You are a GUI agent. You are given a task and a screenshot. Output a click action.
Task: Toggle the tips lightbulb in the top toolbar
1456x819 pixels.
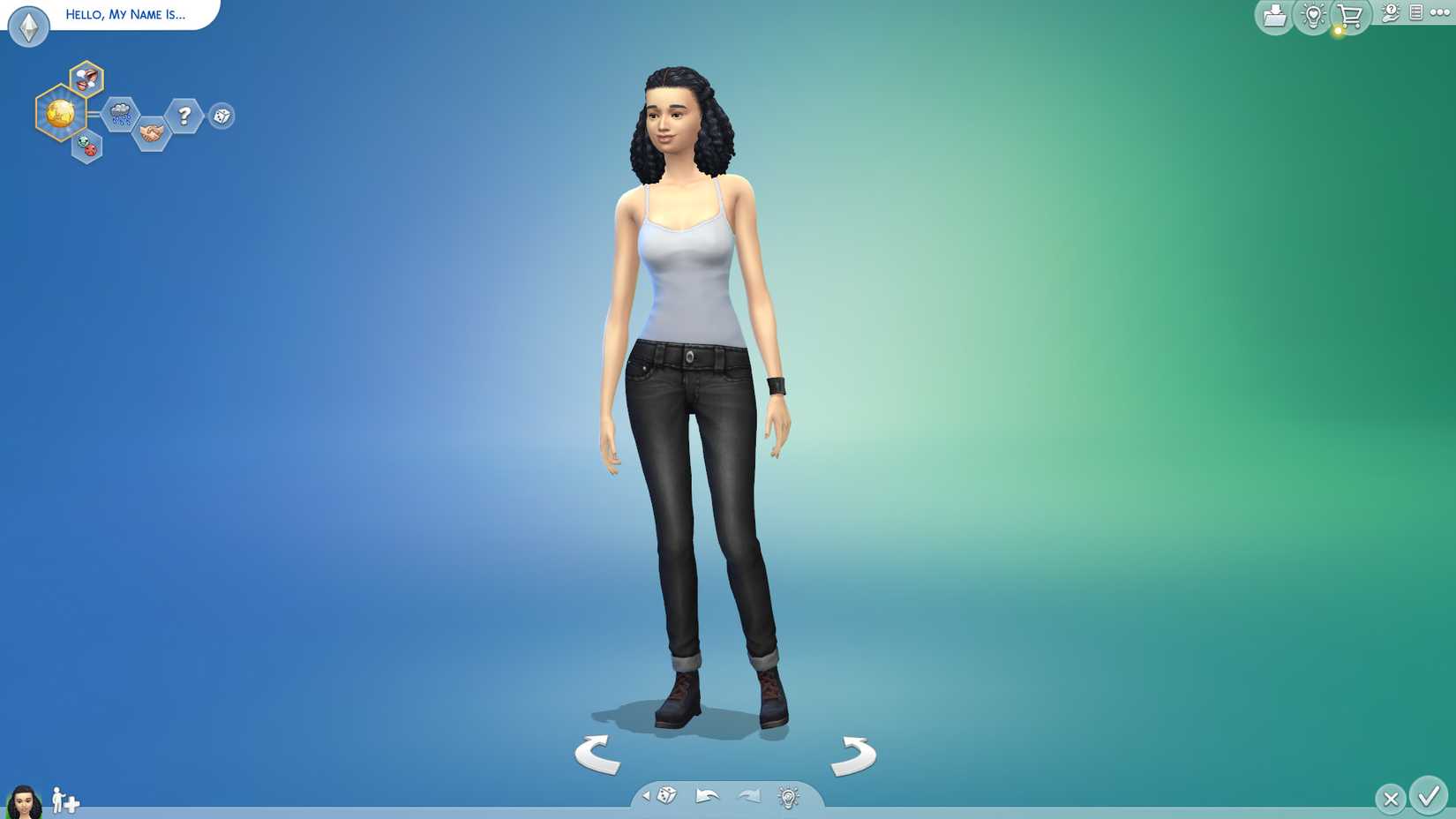point(1313,14)
